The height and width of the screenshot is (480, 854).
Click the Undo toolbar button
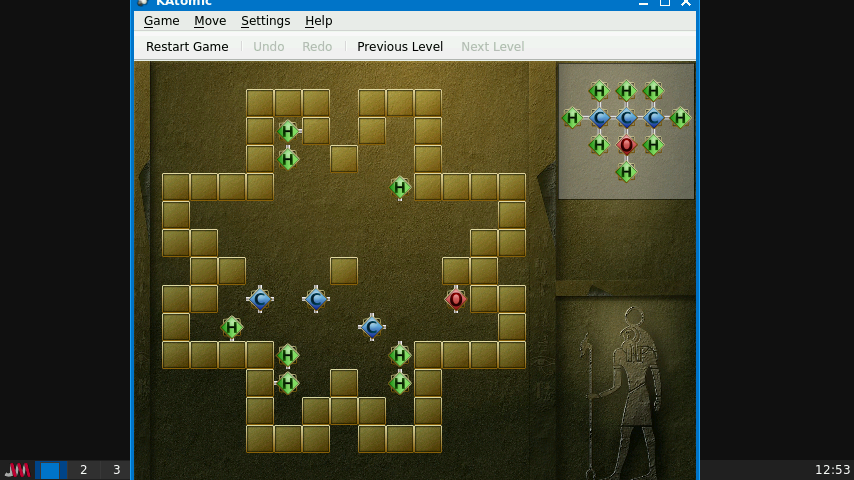(x=268, y=47)
